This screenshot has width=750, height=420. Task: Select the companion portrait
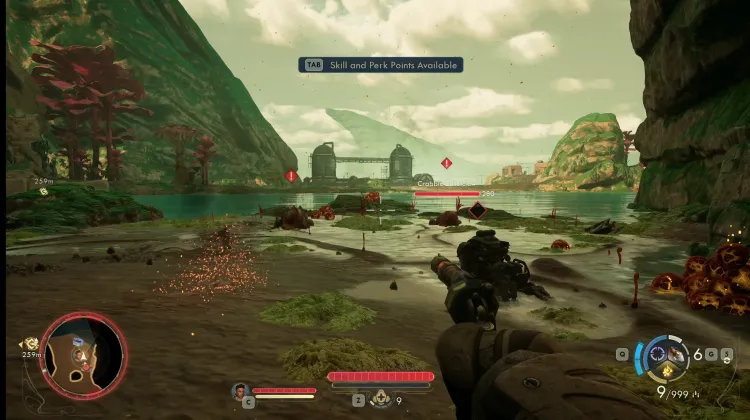point(240,390)
